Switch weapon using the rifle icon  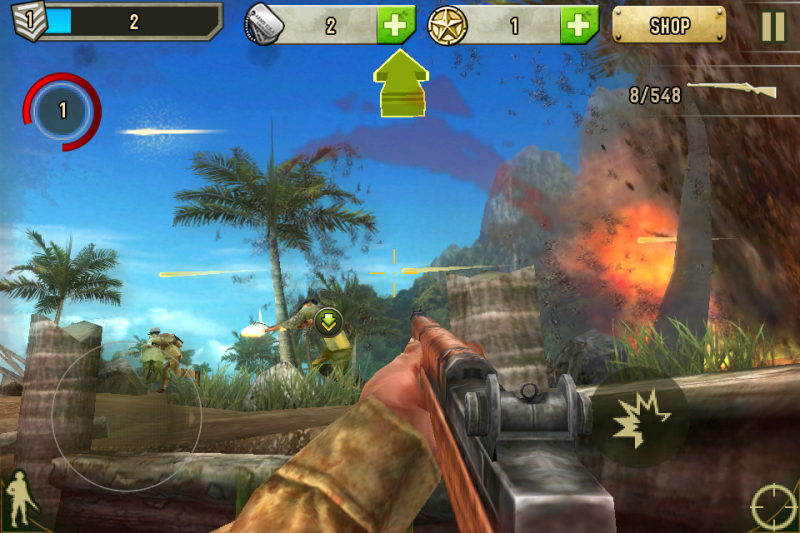click(x=732, y=91)
